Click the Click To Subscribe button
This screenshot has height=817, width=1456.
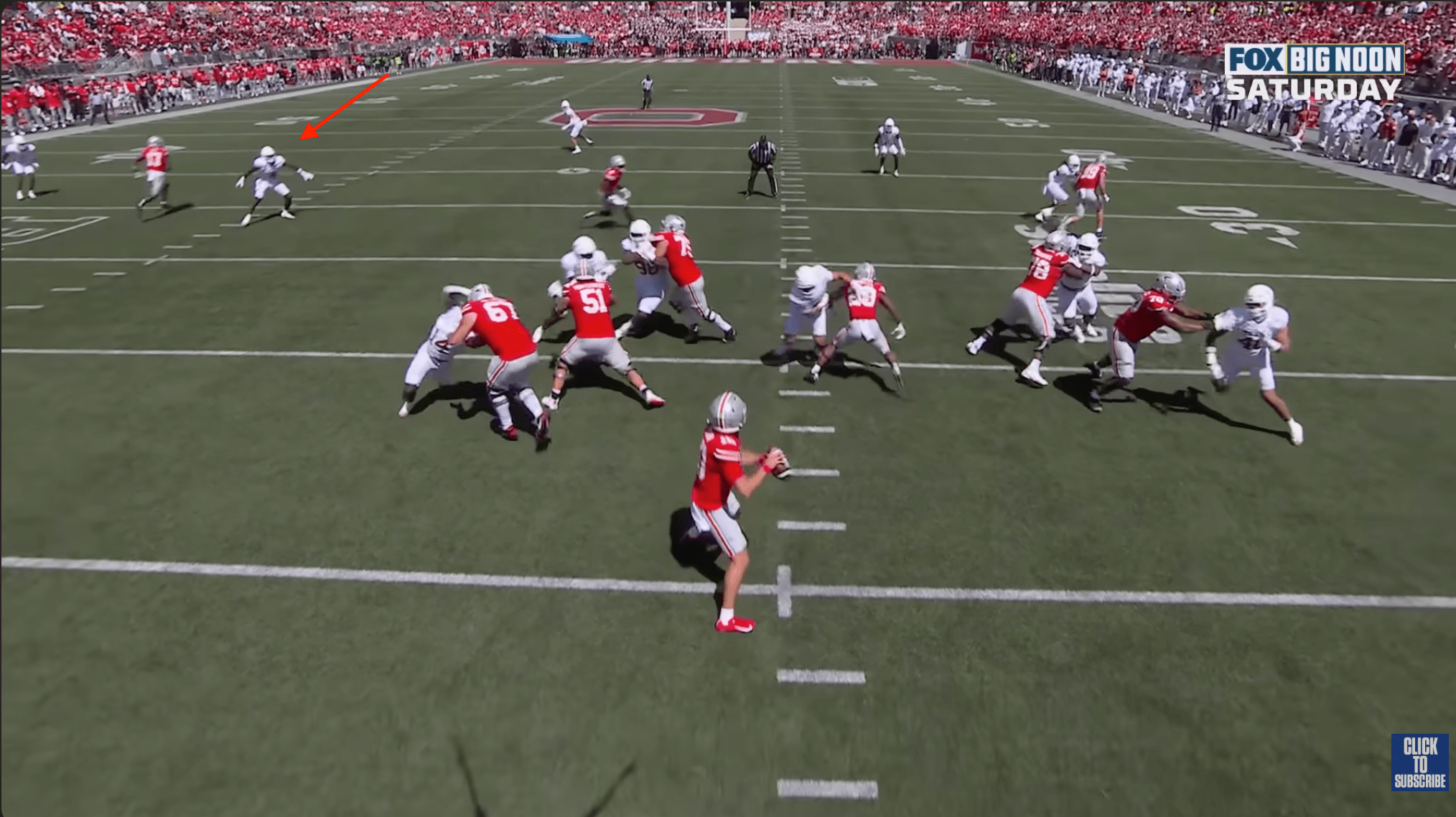pyautogui.click(x=1419, y=762)
